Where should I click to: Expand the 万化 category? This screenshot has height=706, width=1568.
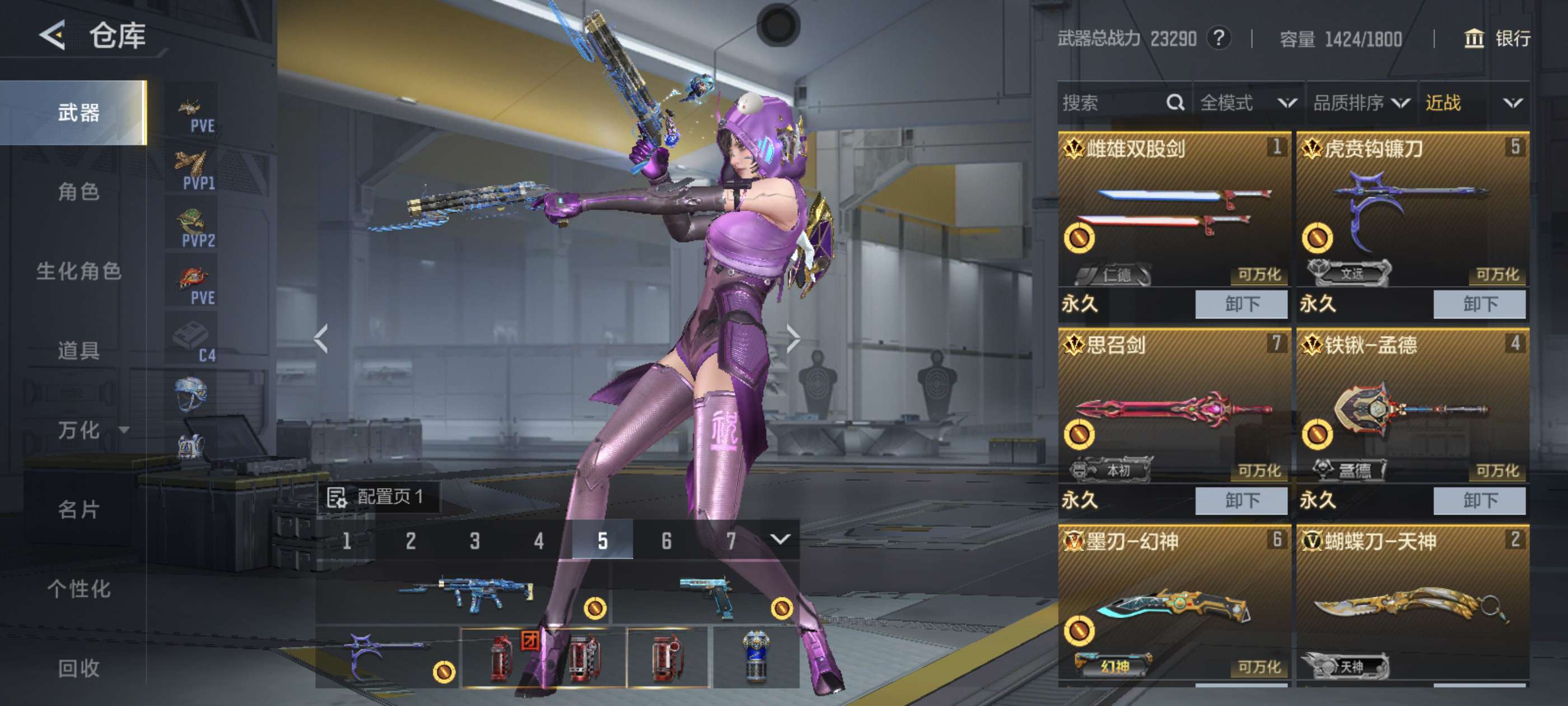pyautogui.click(x=91, y=430)
